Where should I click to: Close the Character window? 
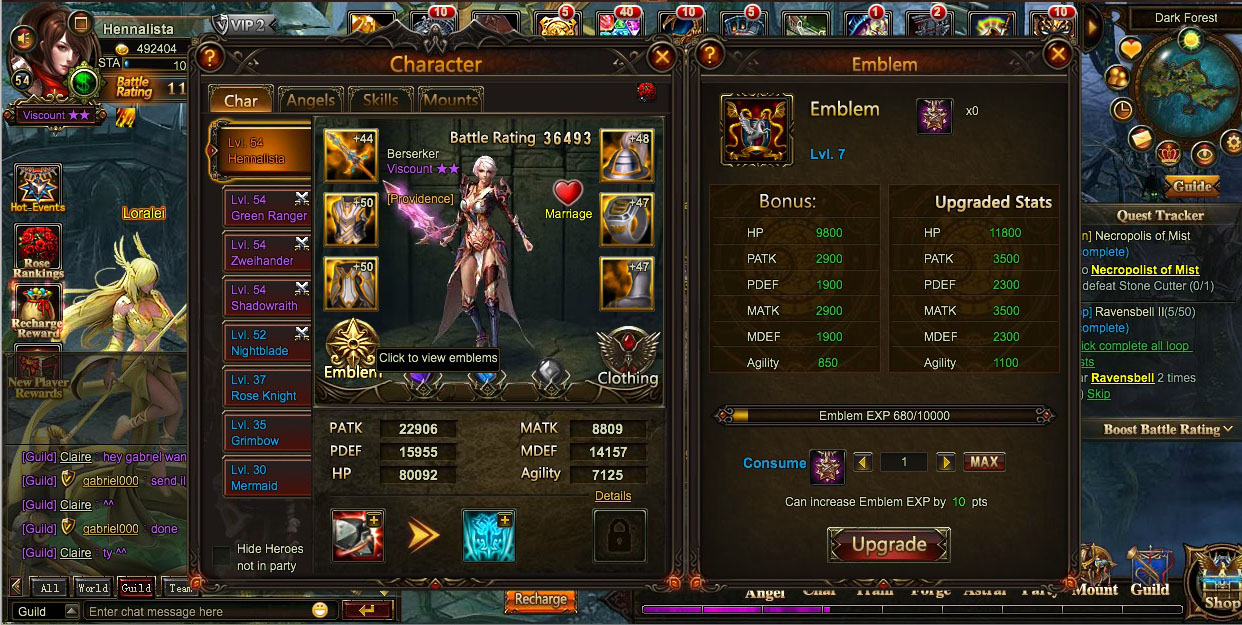(x=661, y=57)
